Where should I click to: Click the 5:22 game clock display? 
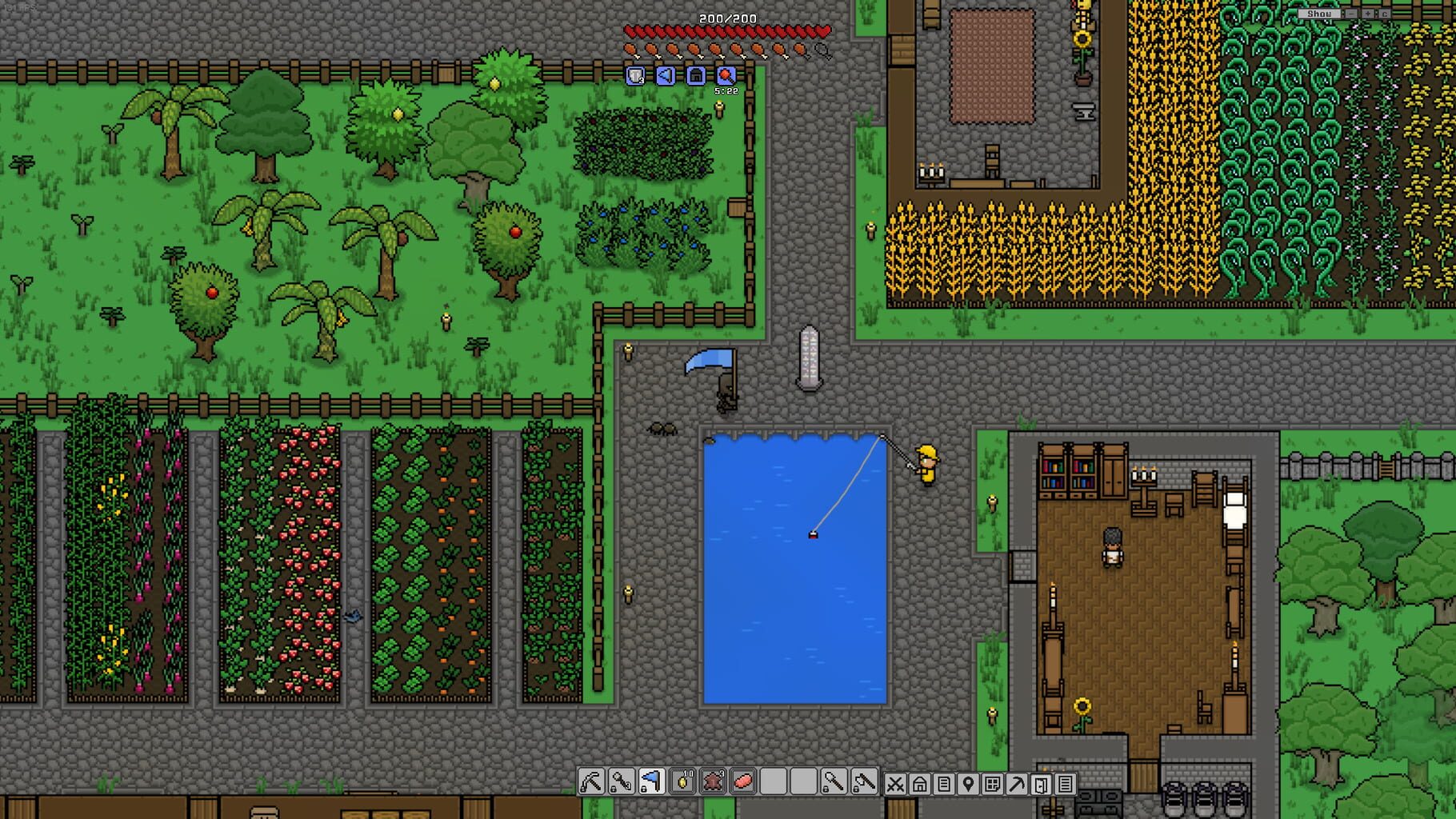(726, 92)
